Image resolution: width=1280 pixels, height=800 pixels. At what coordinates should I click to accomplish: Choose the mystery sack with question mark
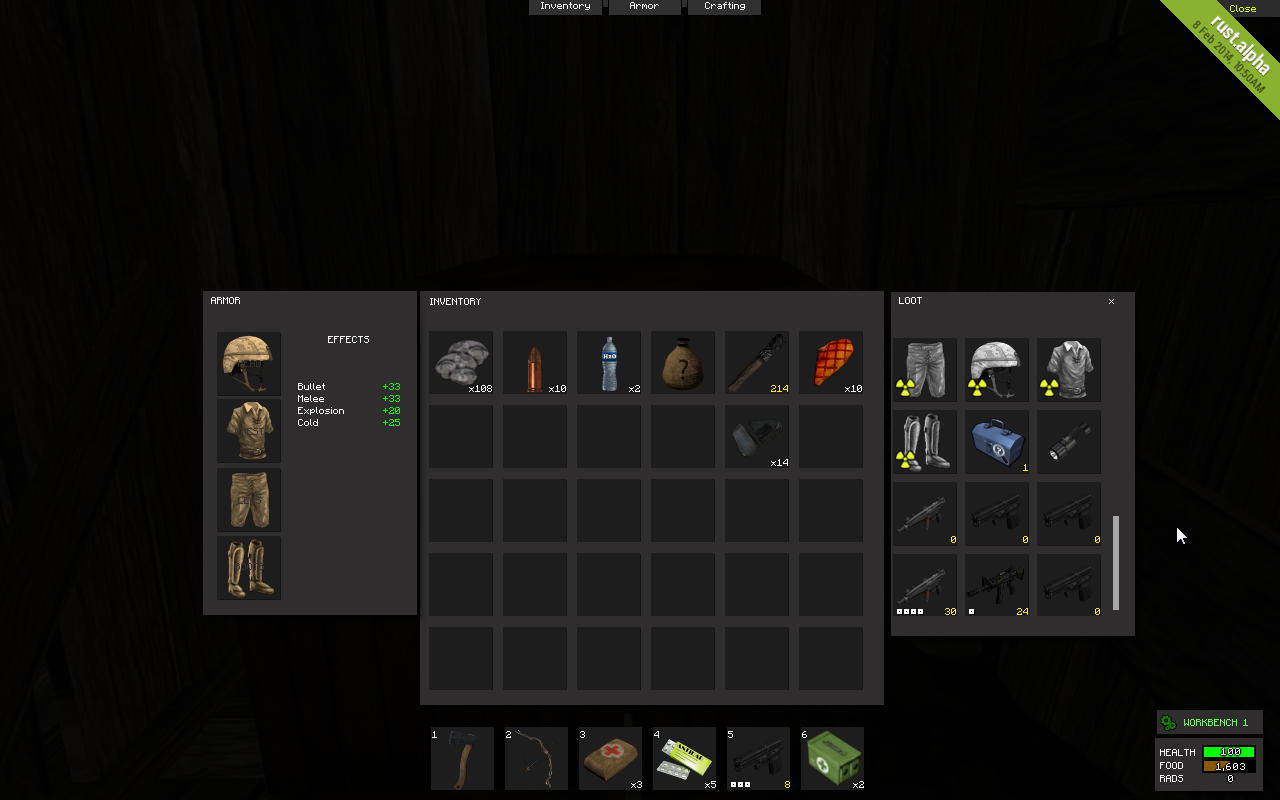(x=683, y=363)
